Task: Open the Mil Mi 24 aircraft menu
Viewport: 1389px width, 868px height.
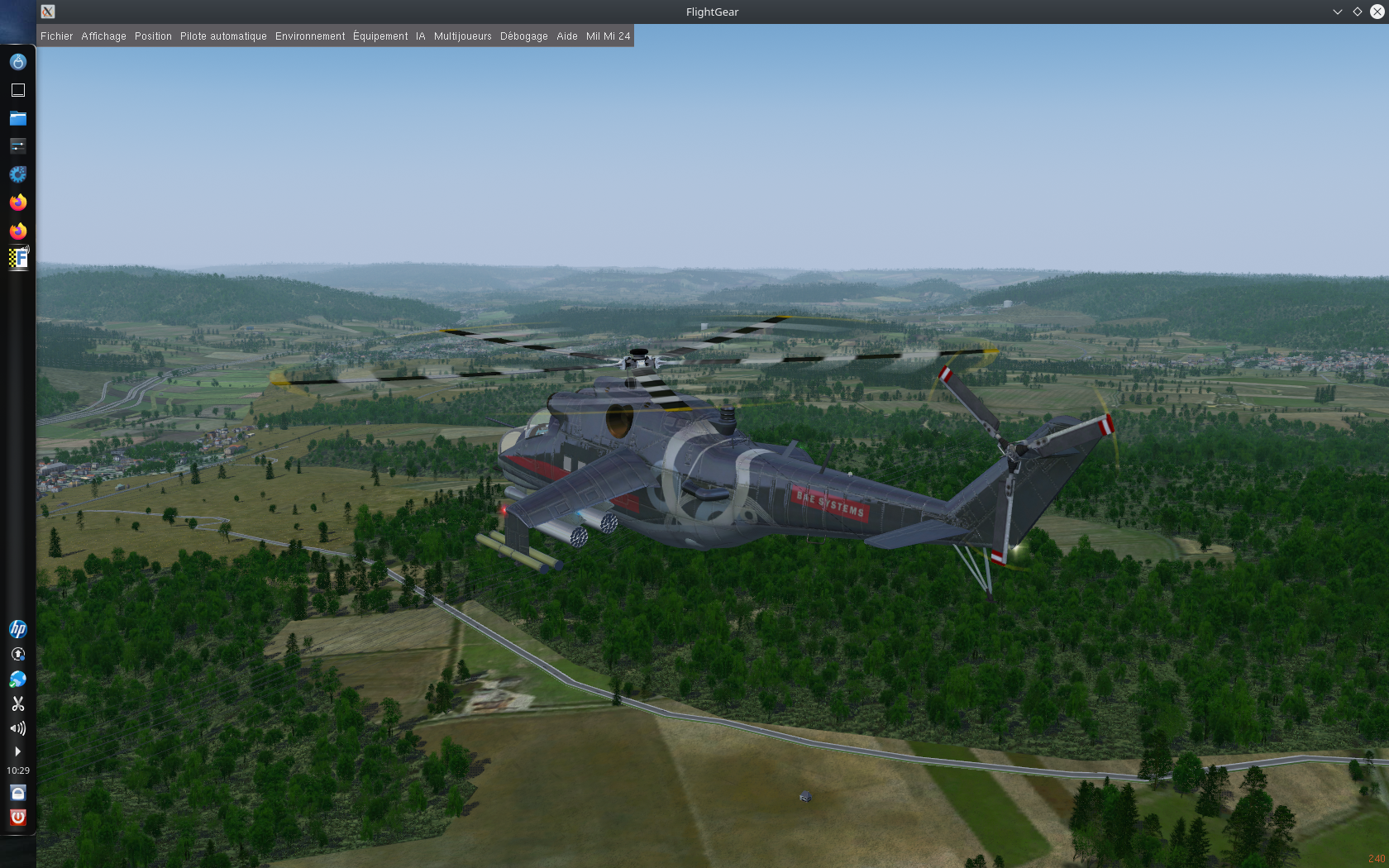Action: click(x=608, y=36)
